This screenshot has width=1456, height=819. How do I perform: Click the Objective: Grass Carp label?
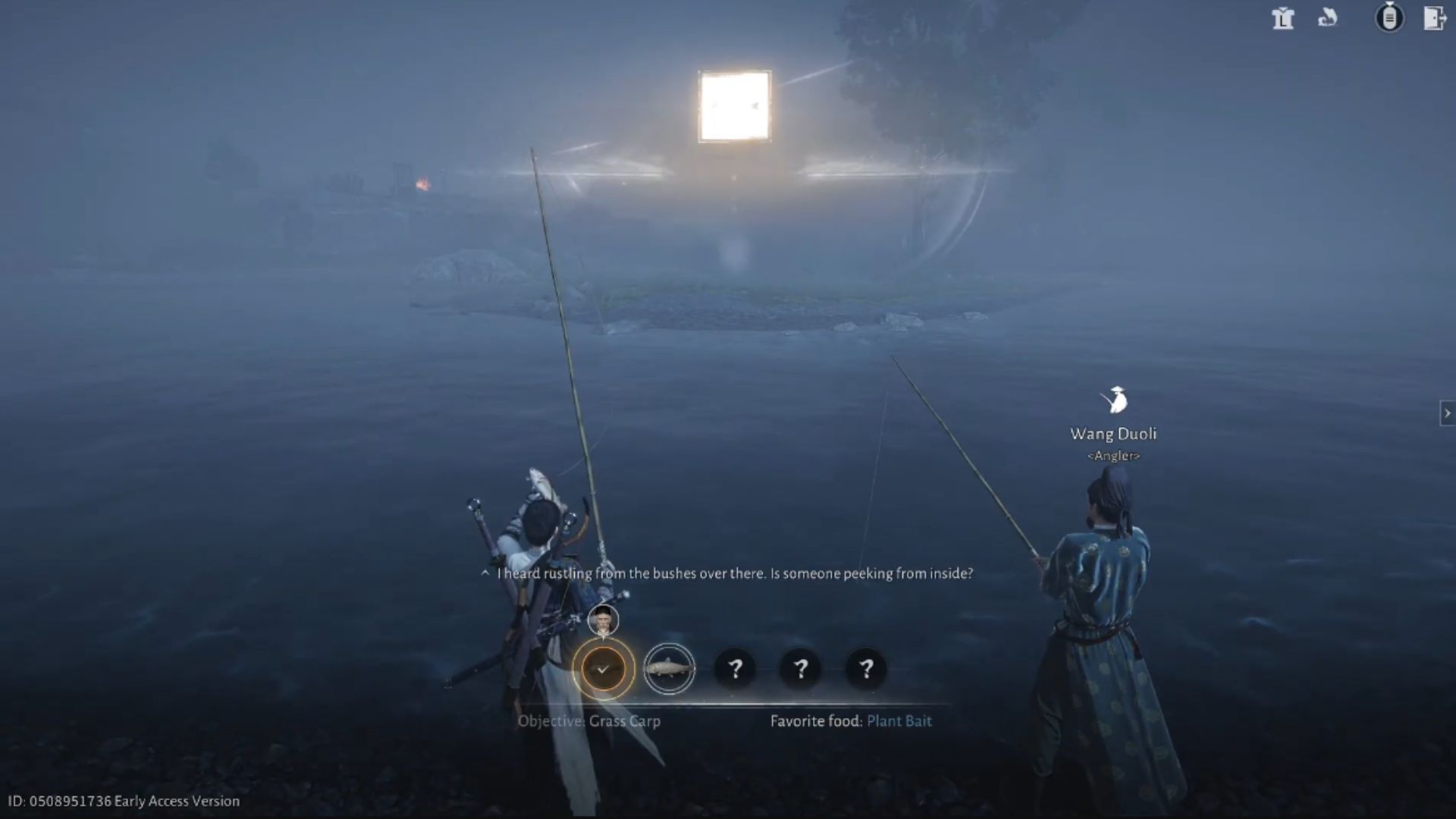(x=589, y=721)
